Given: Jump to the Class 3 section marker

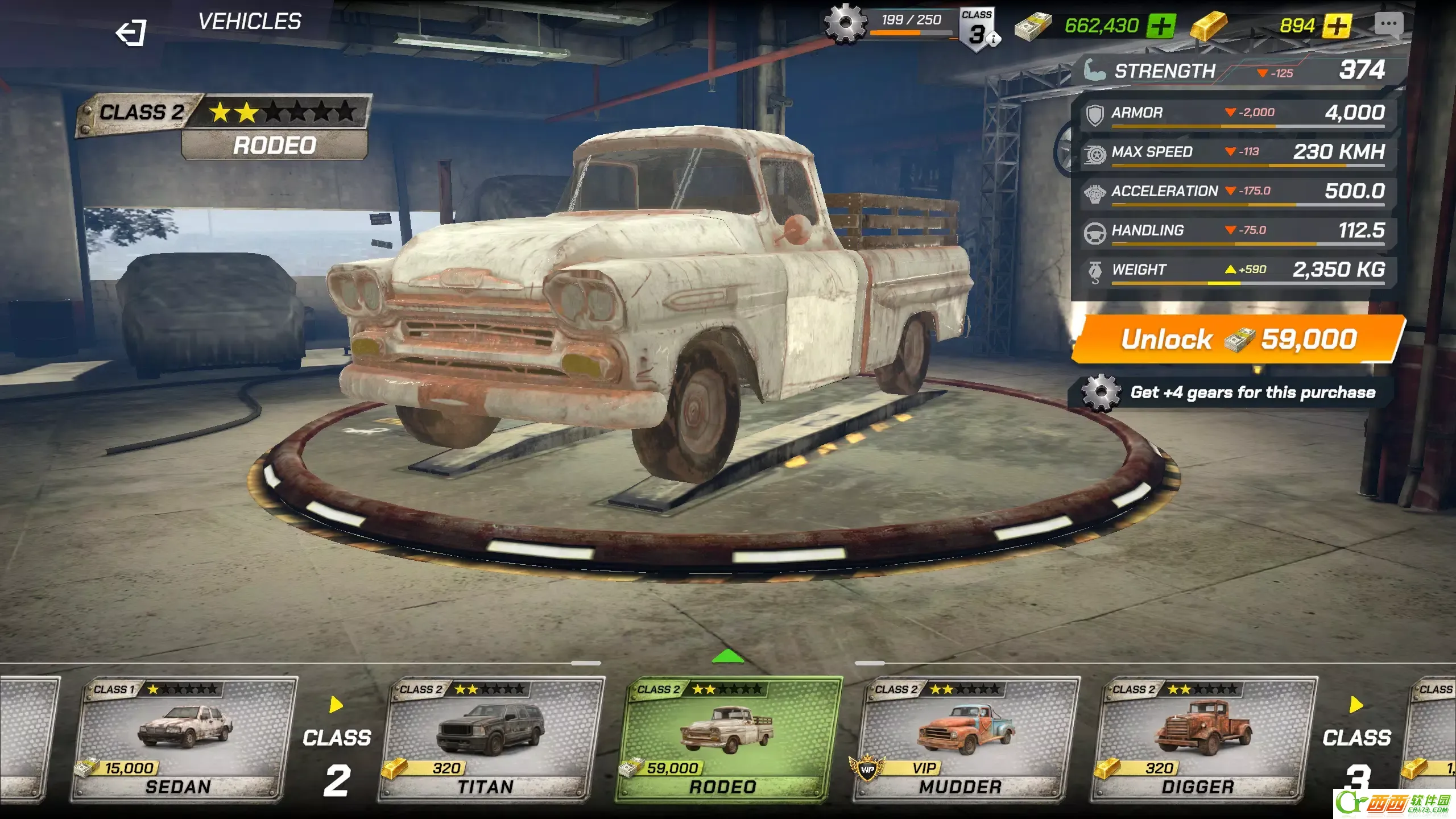Looking at the screenshot, I should tap(1356, 751).
